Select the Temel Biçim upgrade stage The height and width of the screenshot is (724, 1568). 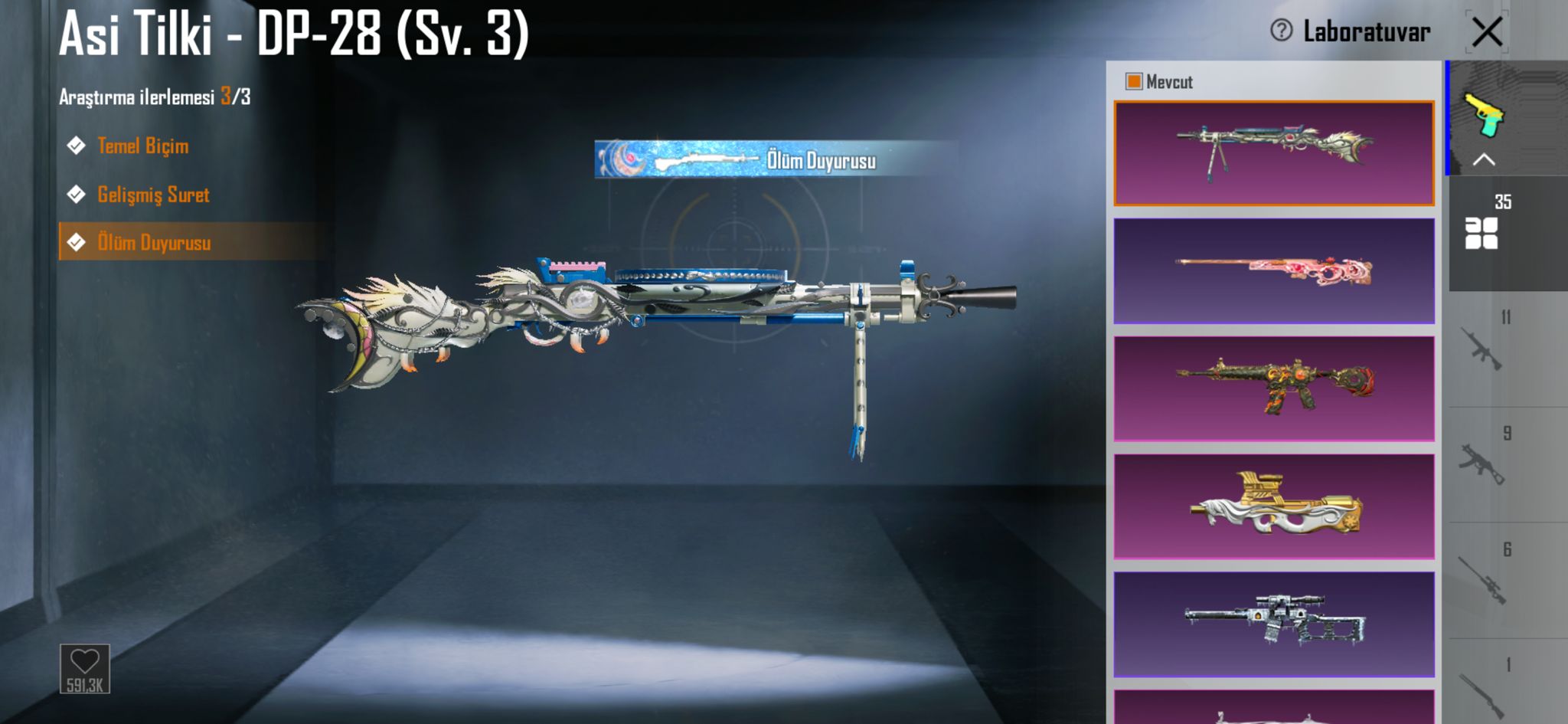(x=142, y=146)
